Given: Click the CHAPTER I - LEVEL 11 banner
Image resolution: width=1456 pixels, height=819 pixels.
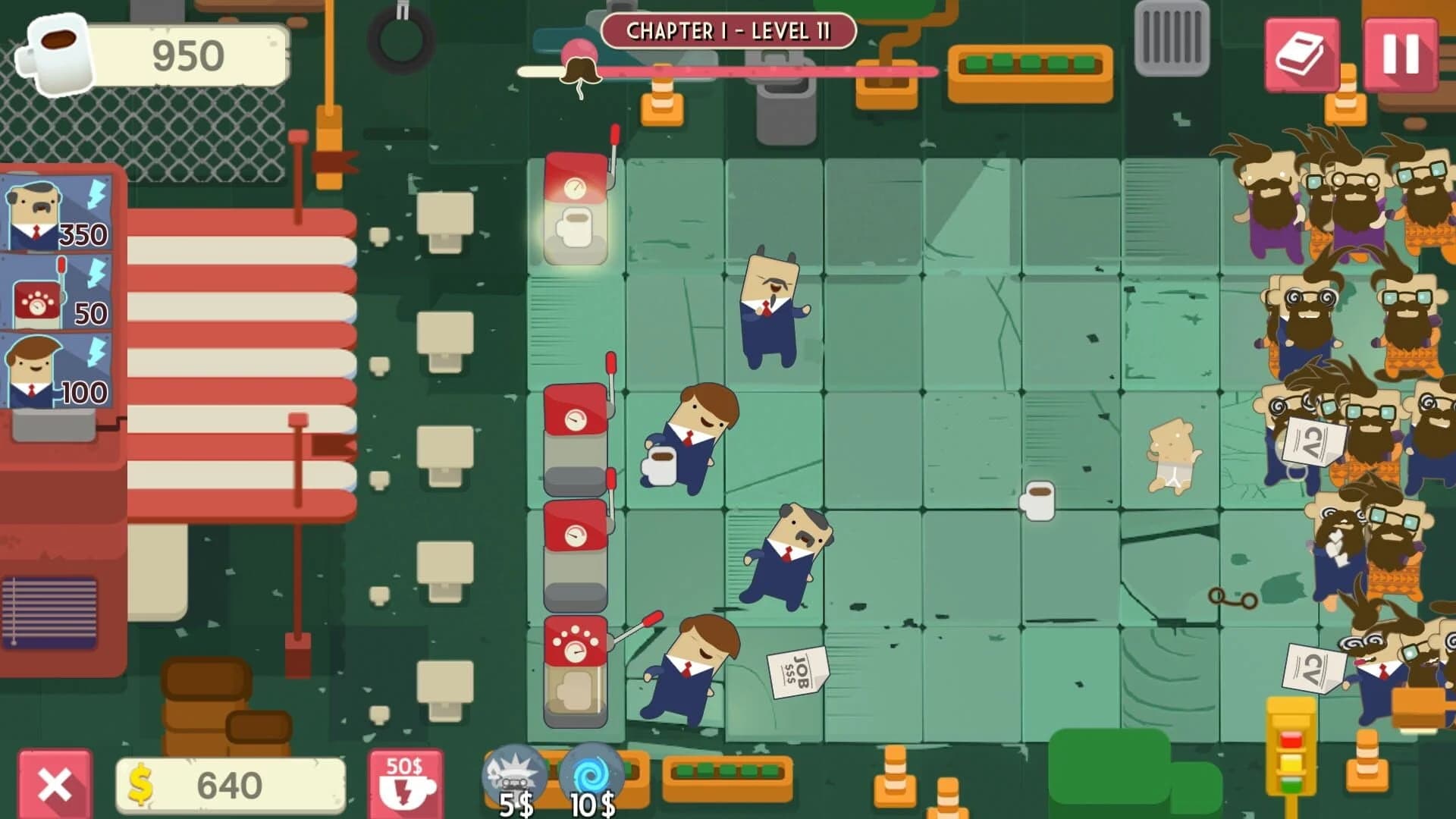Looking at the screenshot, I should tap(728, 32).
